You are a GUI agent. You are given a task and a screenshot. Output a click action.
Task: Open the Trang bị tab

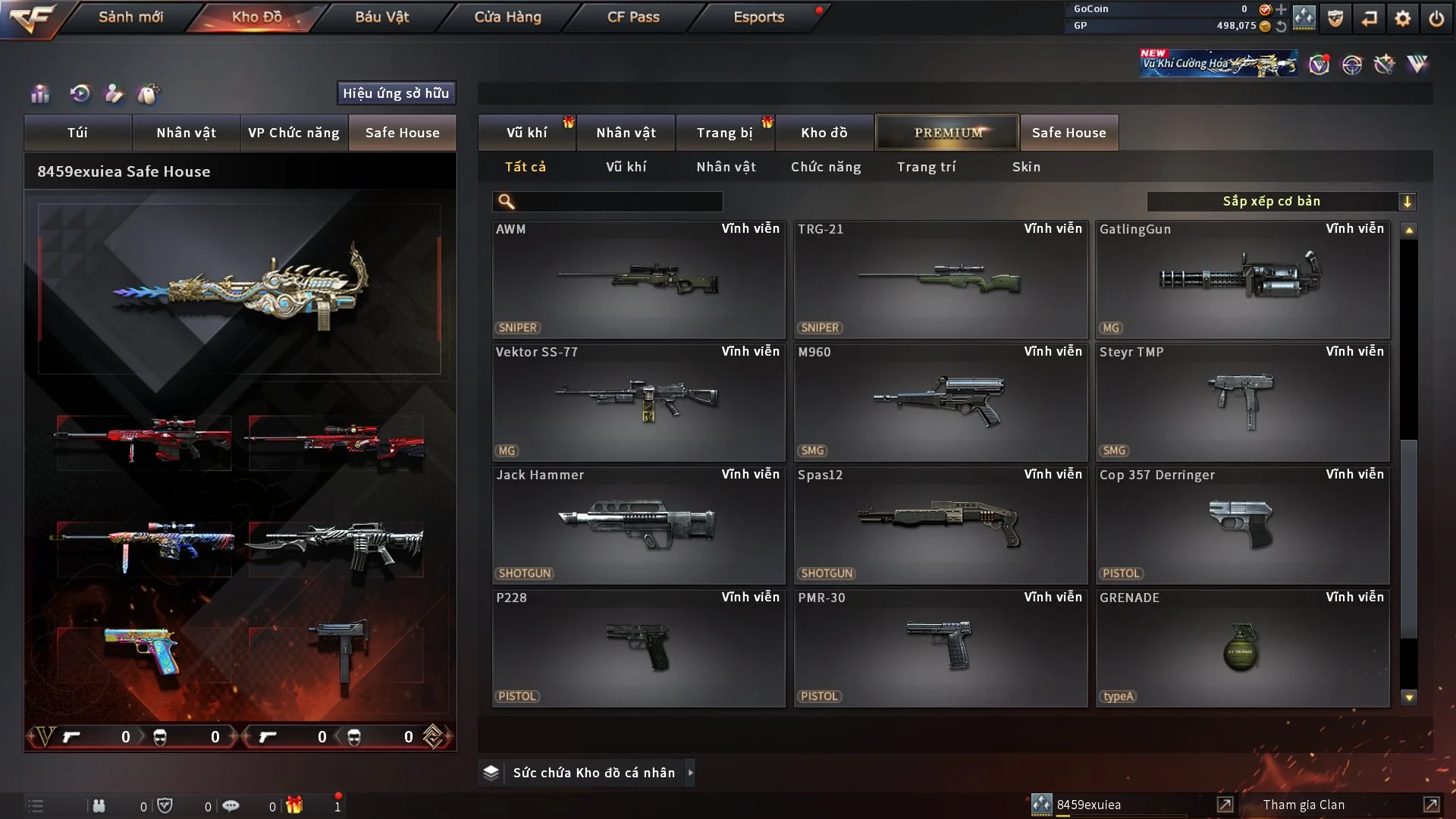[724, 133]
